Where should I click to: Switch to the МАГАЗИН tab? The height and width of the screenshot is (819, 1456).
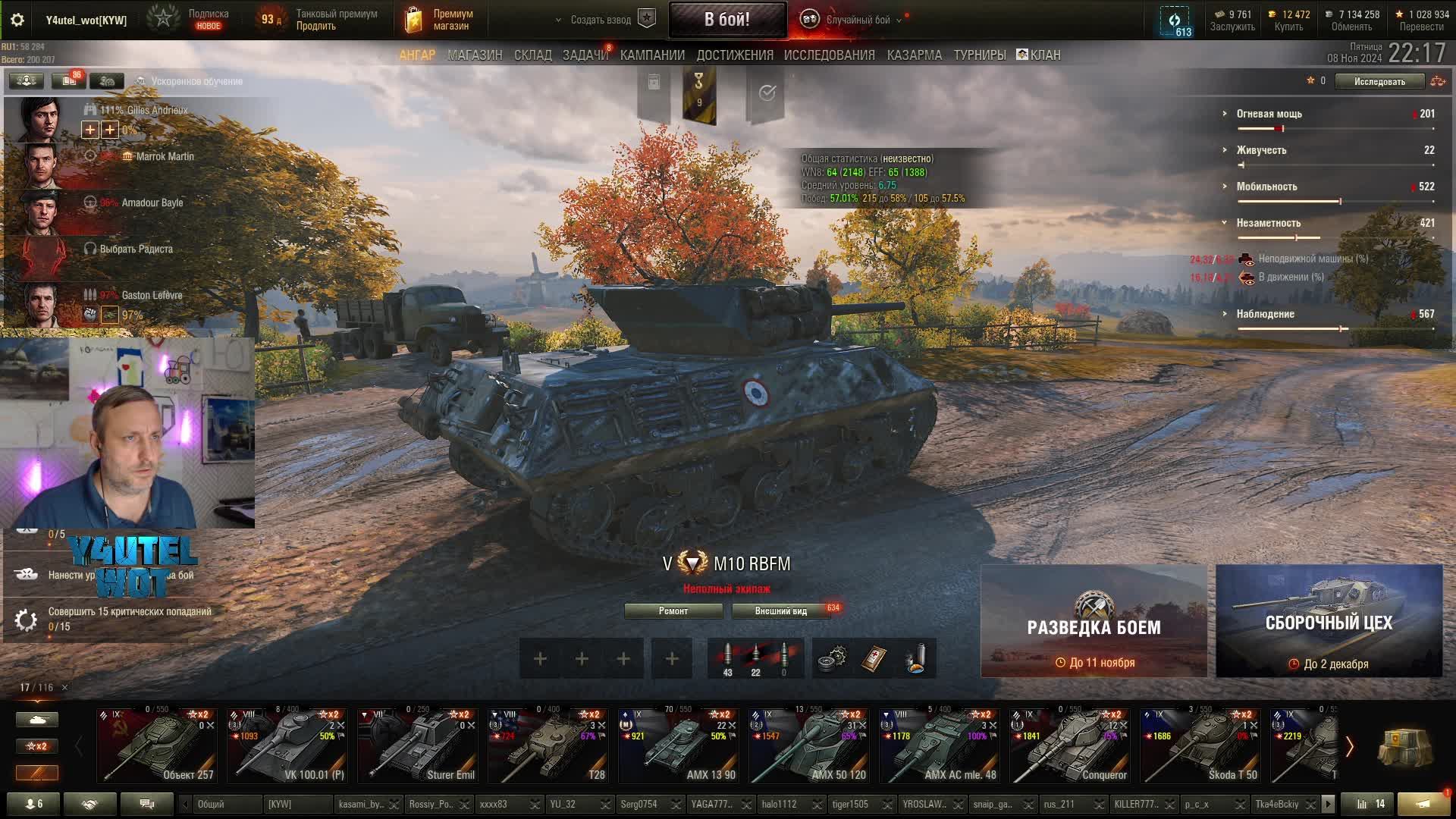(475, 55)
